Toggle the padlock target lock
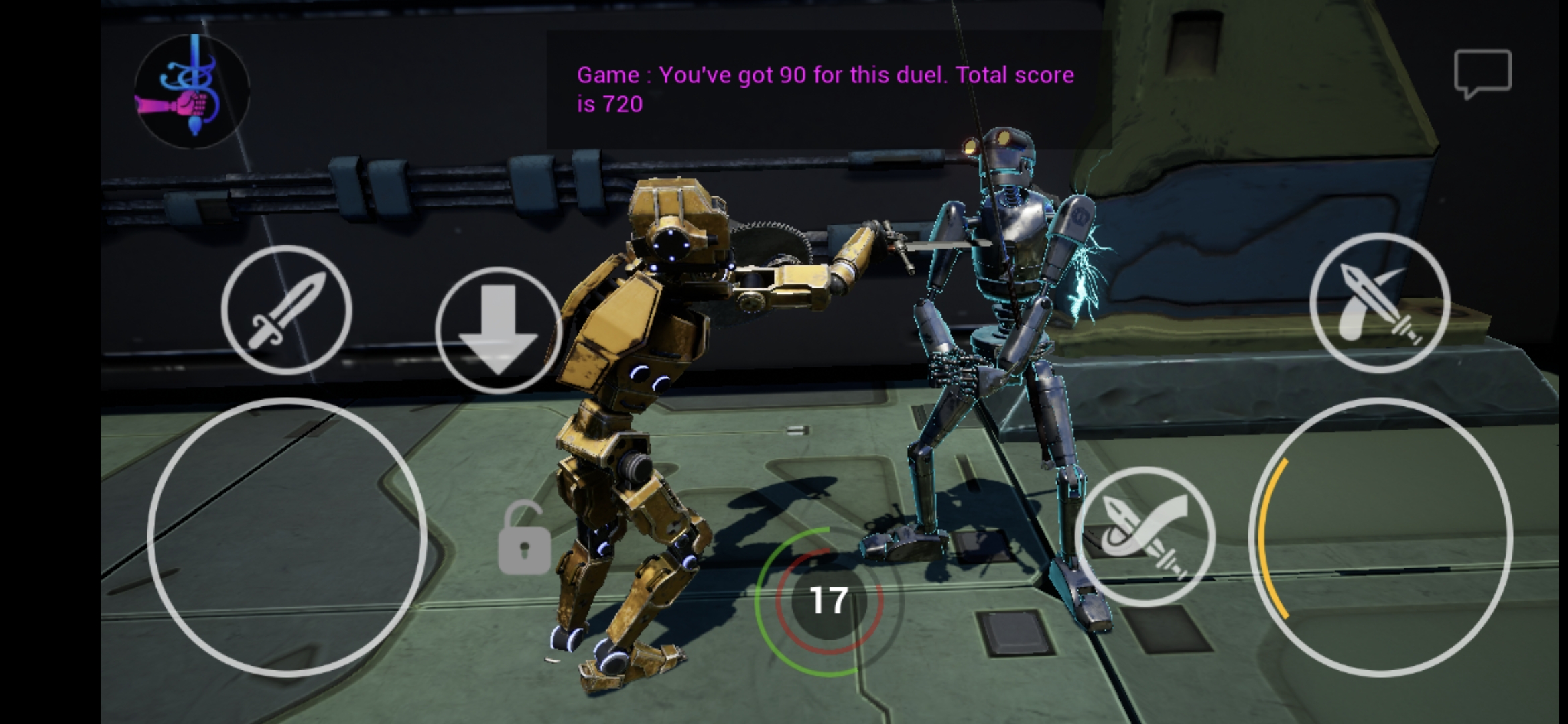This screenshot has height=724, width=1568. tap(524, 538)
